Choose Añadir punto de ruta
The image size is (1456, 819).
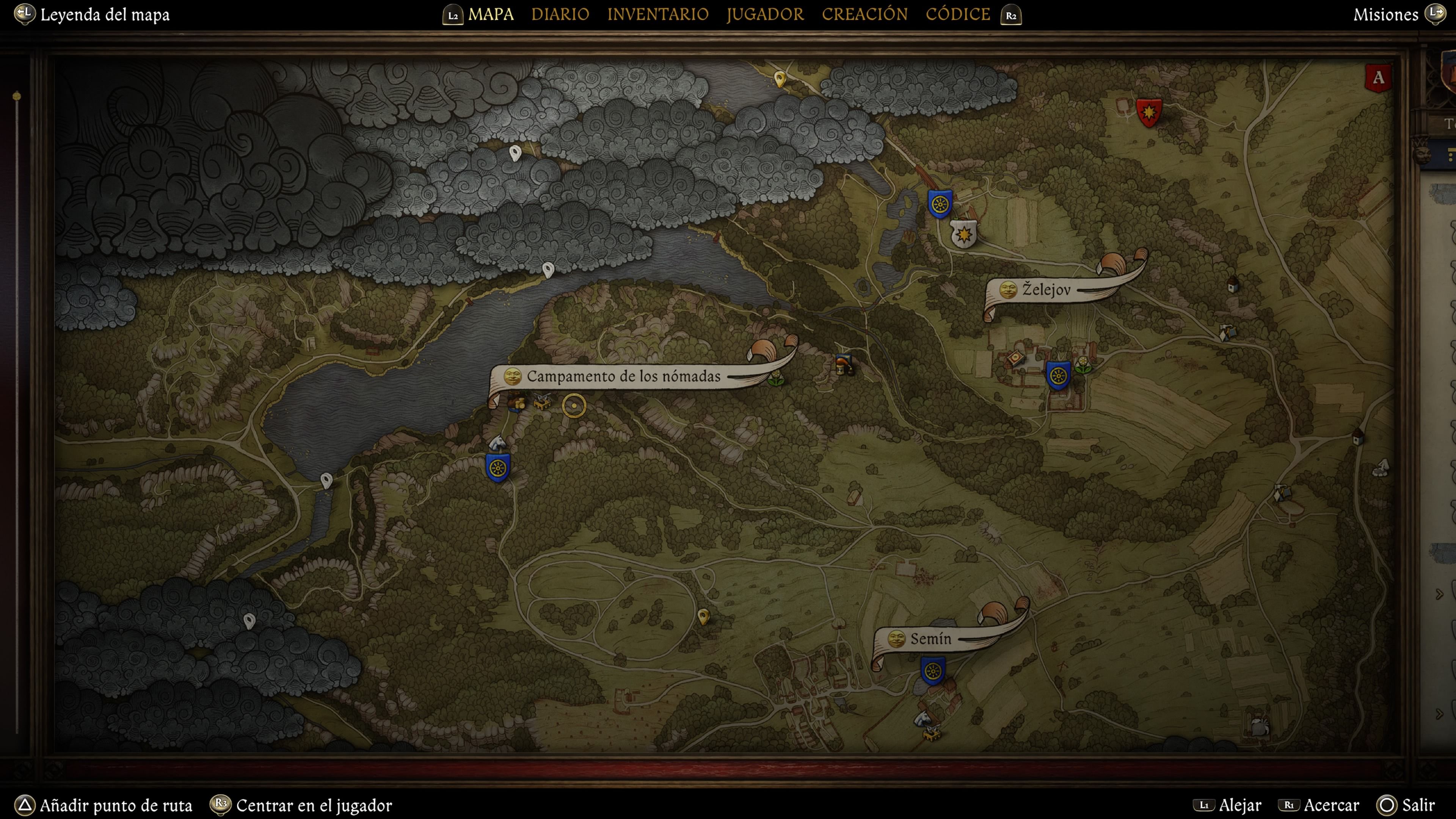pyautogui.click(x=115, y=805)
